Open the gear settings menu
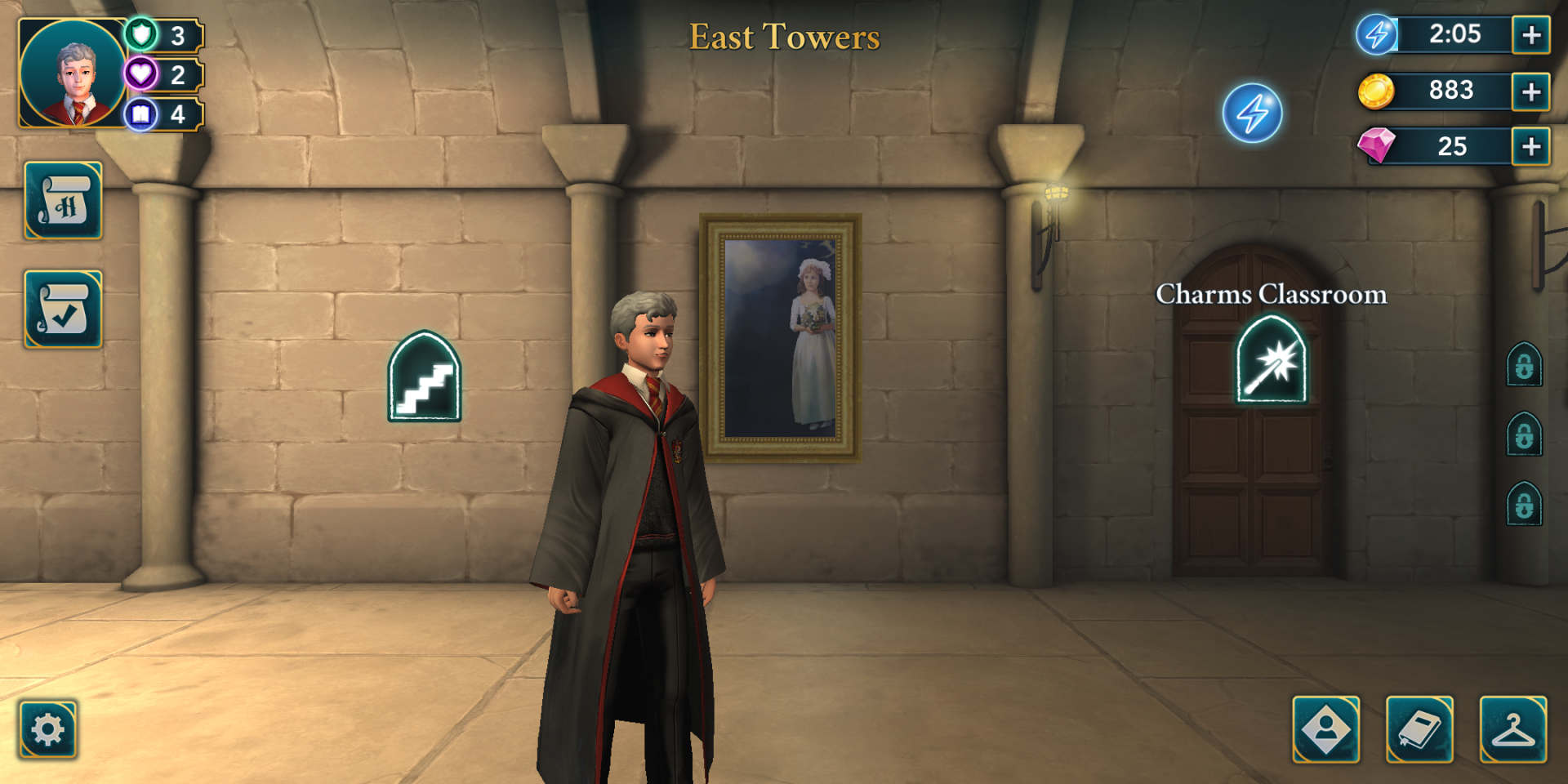This screenshot has width=1568, height=784. pyautogui.click(x=48, y=729)
